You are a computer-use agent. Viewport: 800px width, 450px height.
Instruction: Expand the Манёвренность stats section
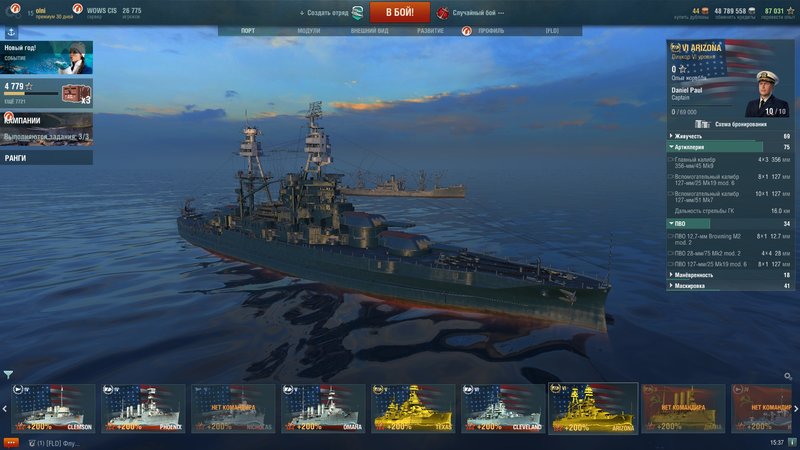point(729,274)
